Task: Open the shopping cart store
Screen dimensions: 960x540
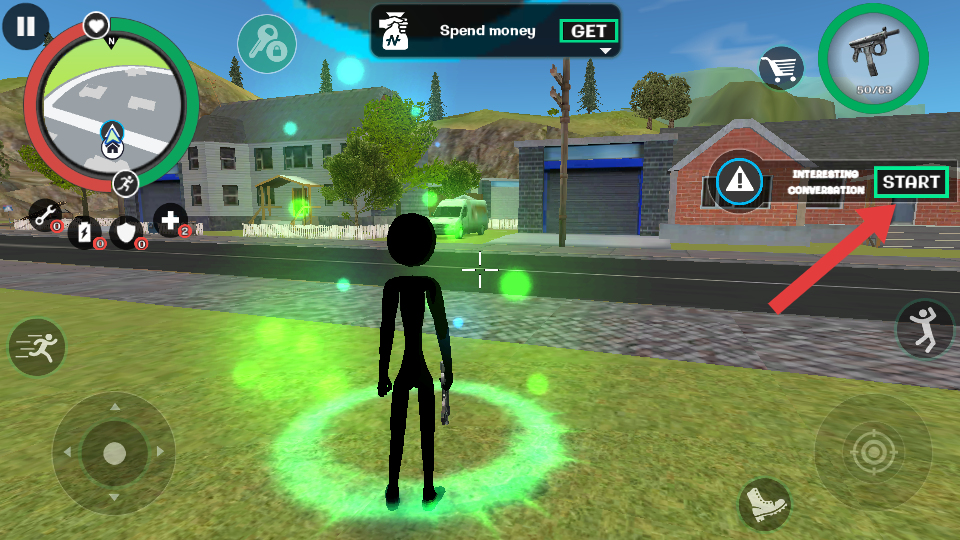Action: [782, 69]
